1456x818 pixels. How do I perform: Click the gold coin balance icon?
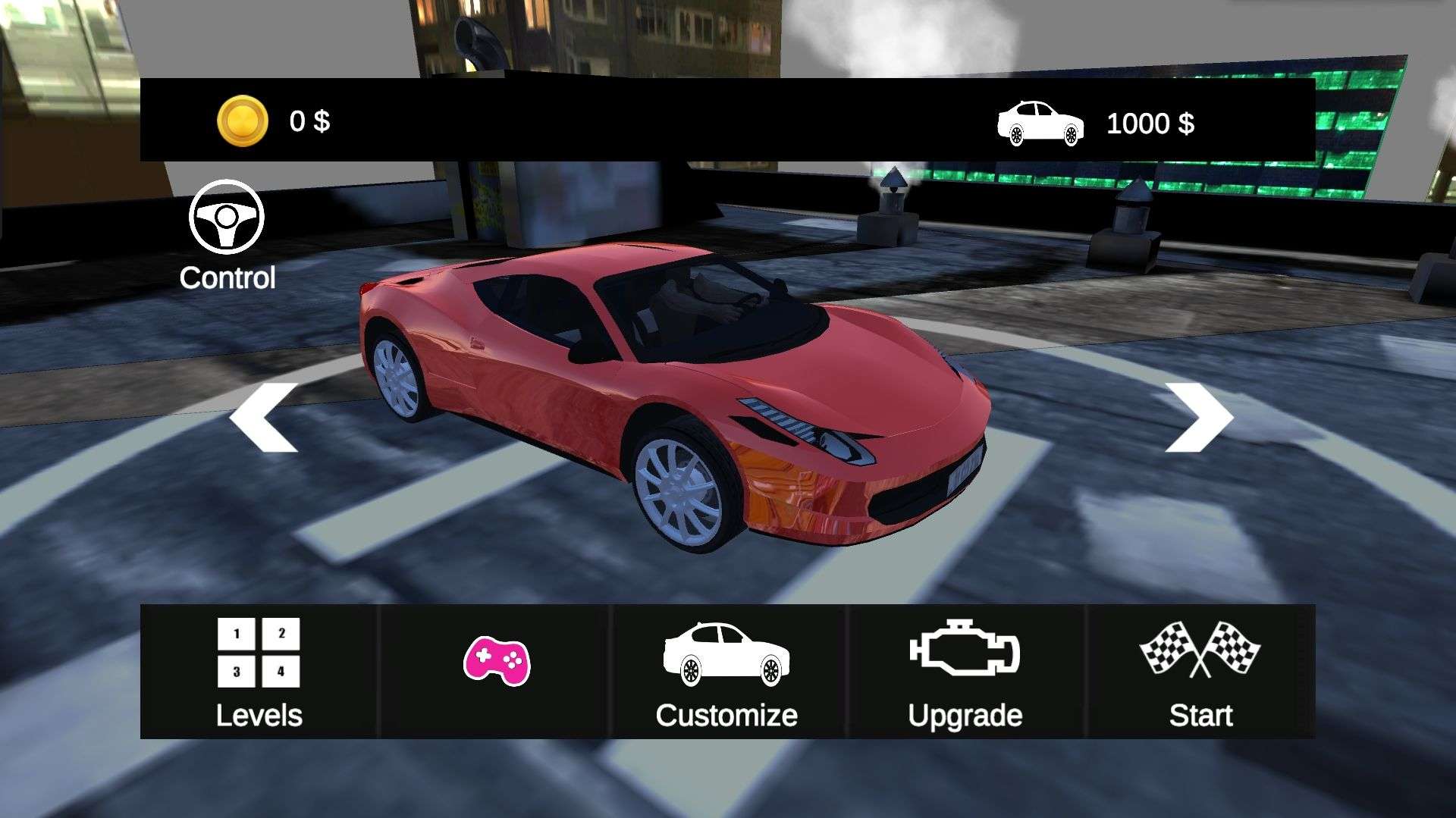pos(243,121)
